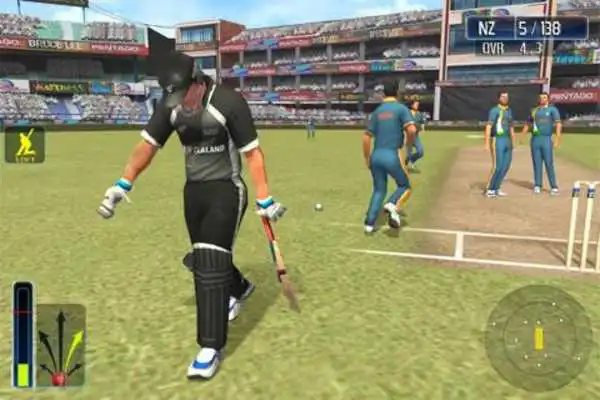The height and width of the screenshot is (400, 600).
Task: Open the circular field radar
Action: [538, 338]
